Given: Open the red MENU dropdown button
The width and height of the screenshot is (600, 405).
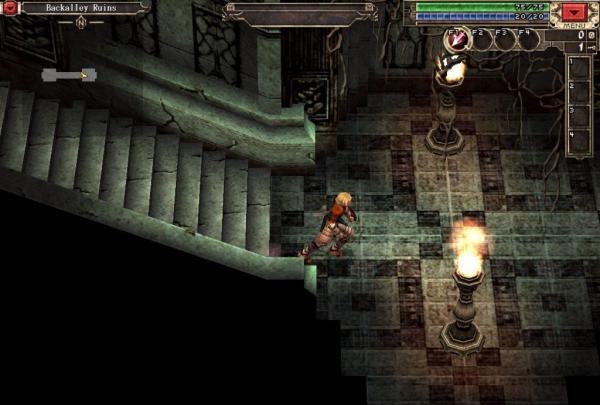Looking at the screenshot, I should pyautogui.click(x=576, y=13).
